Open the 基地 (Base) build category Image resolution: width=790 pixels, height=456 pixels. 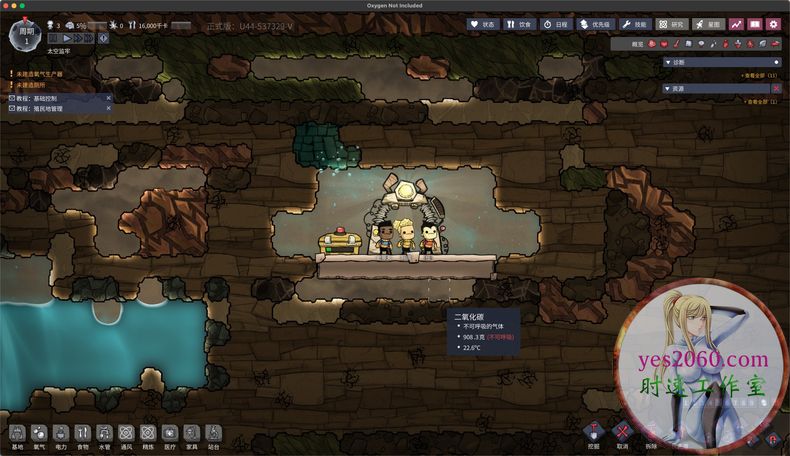[x=17, y=435]
